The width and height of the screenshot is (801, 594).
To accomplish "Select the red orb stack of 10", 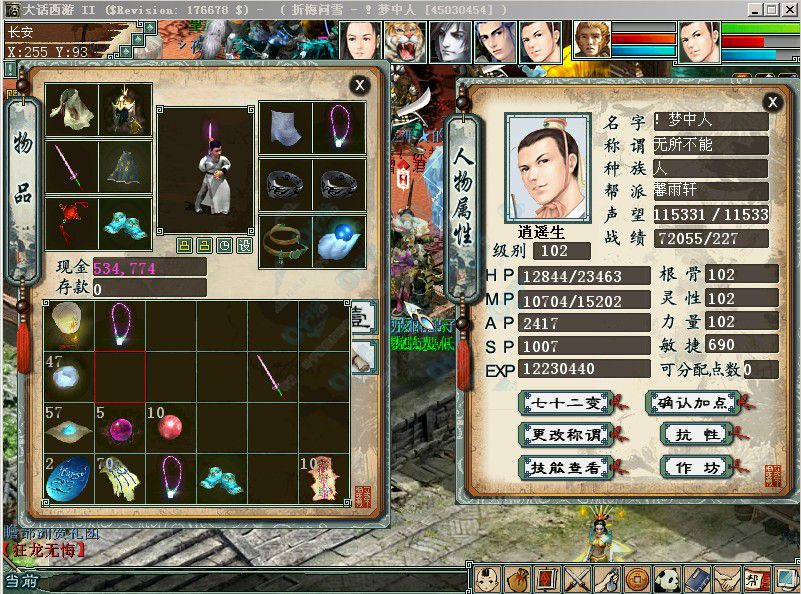I will click(x=171, y=426).
